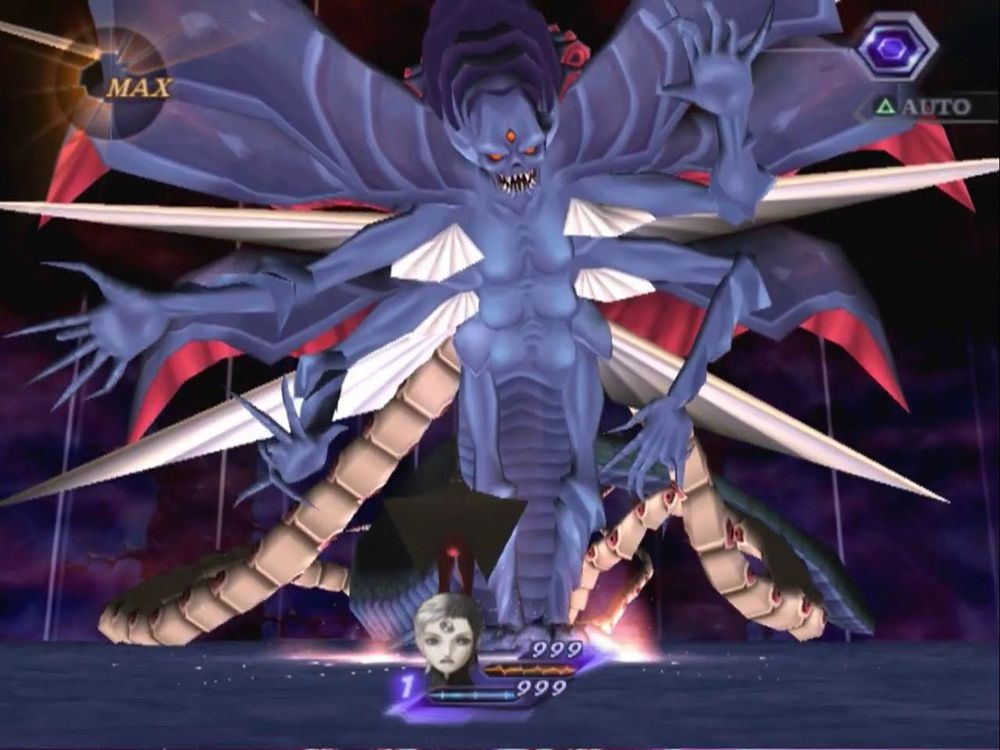Viewport: 1000px width, 750px height.
Task: Click the purple hexagon turn icon
Action: pyautogui.click(x=895, y=47)
